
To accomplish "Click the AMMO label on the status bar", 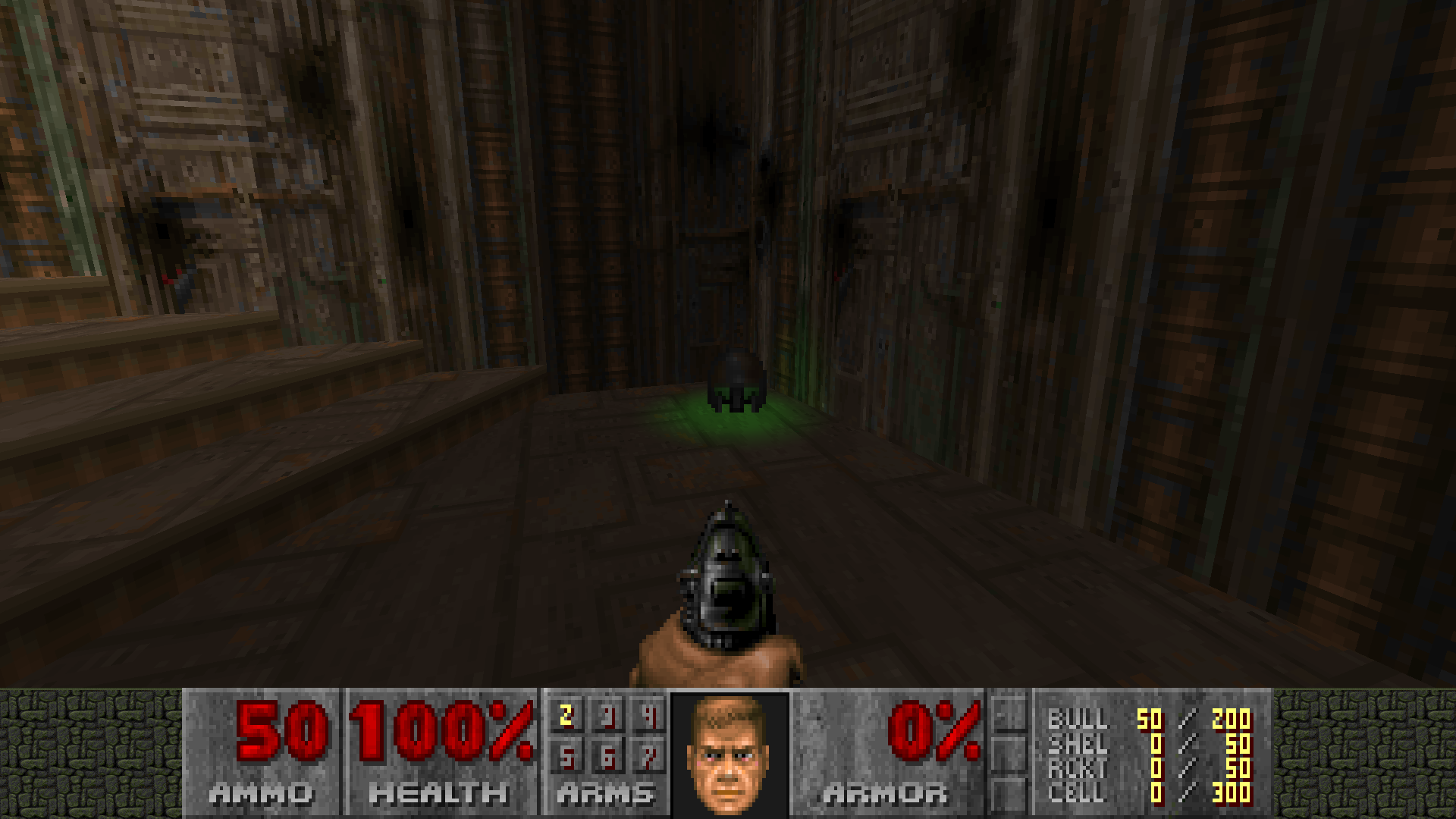I will [x=262, y=795].
